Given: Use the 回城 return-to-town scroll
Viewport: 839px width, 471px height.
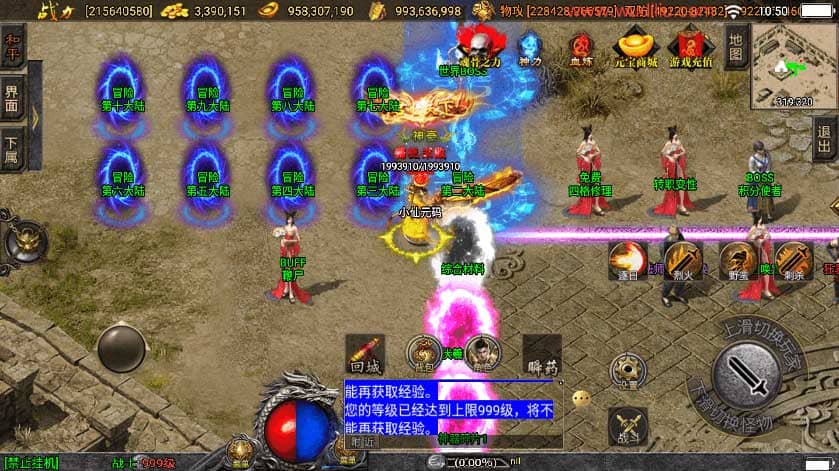Looking at the screenshot, I should click(x=364, y=354).
